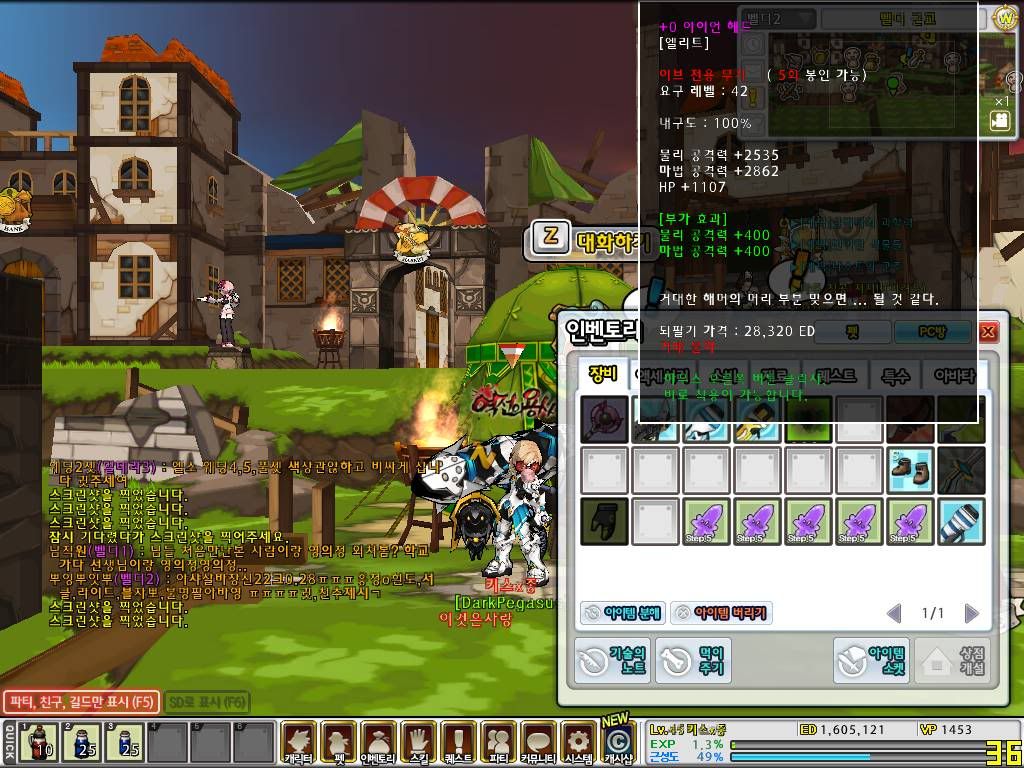This screenshot has width=1024, height=768.
Task: Click the 아이템 버리기 discard button
Action: (x=721, y=613)
